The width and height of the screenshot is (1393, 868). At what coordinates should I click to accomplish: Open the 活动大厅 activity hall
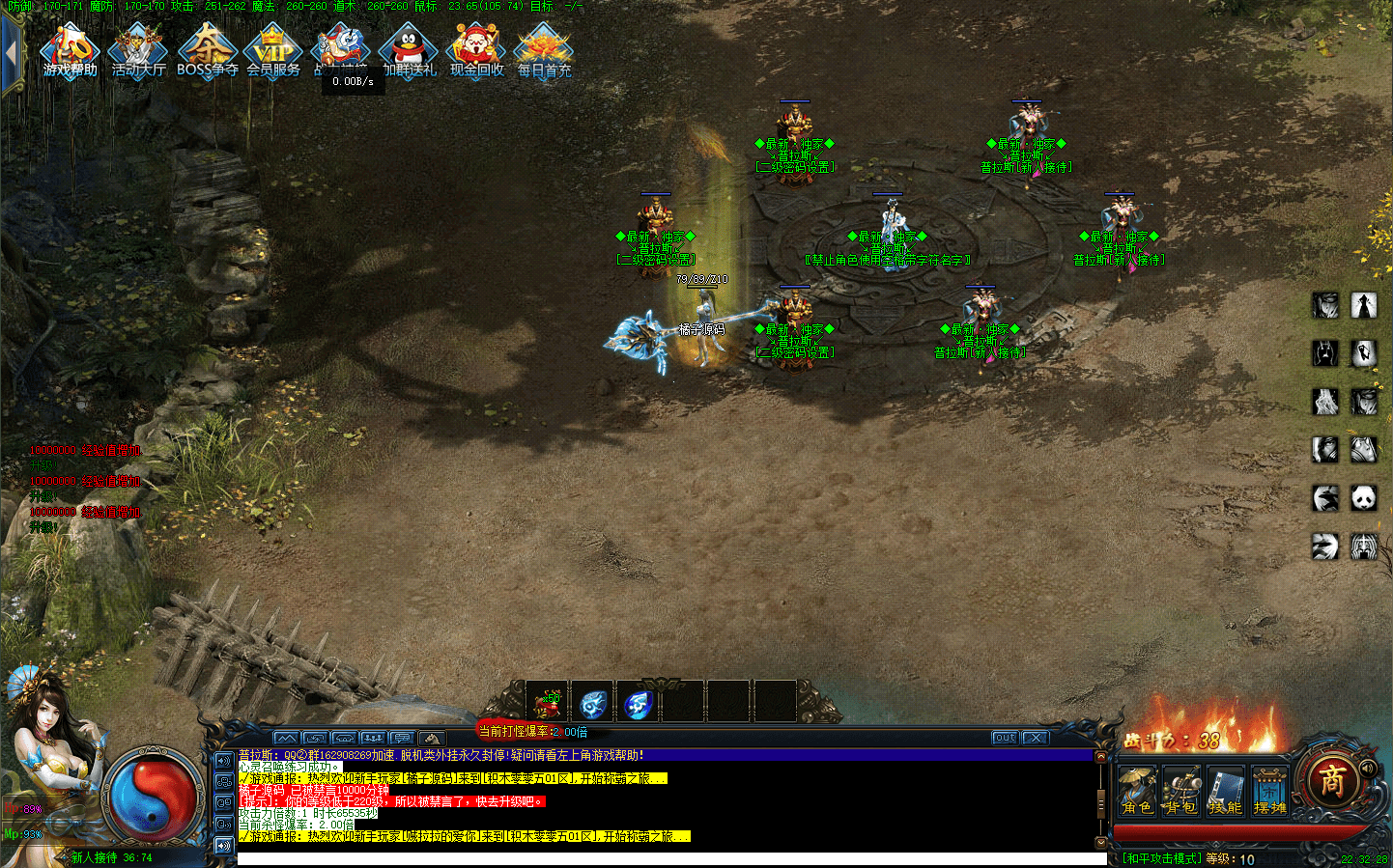[138, 51]
